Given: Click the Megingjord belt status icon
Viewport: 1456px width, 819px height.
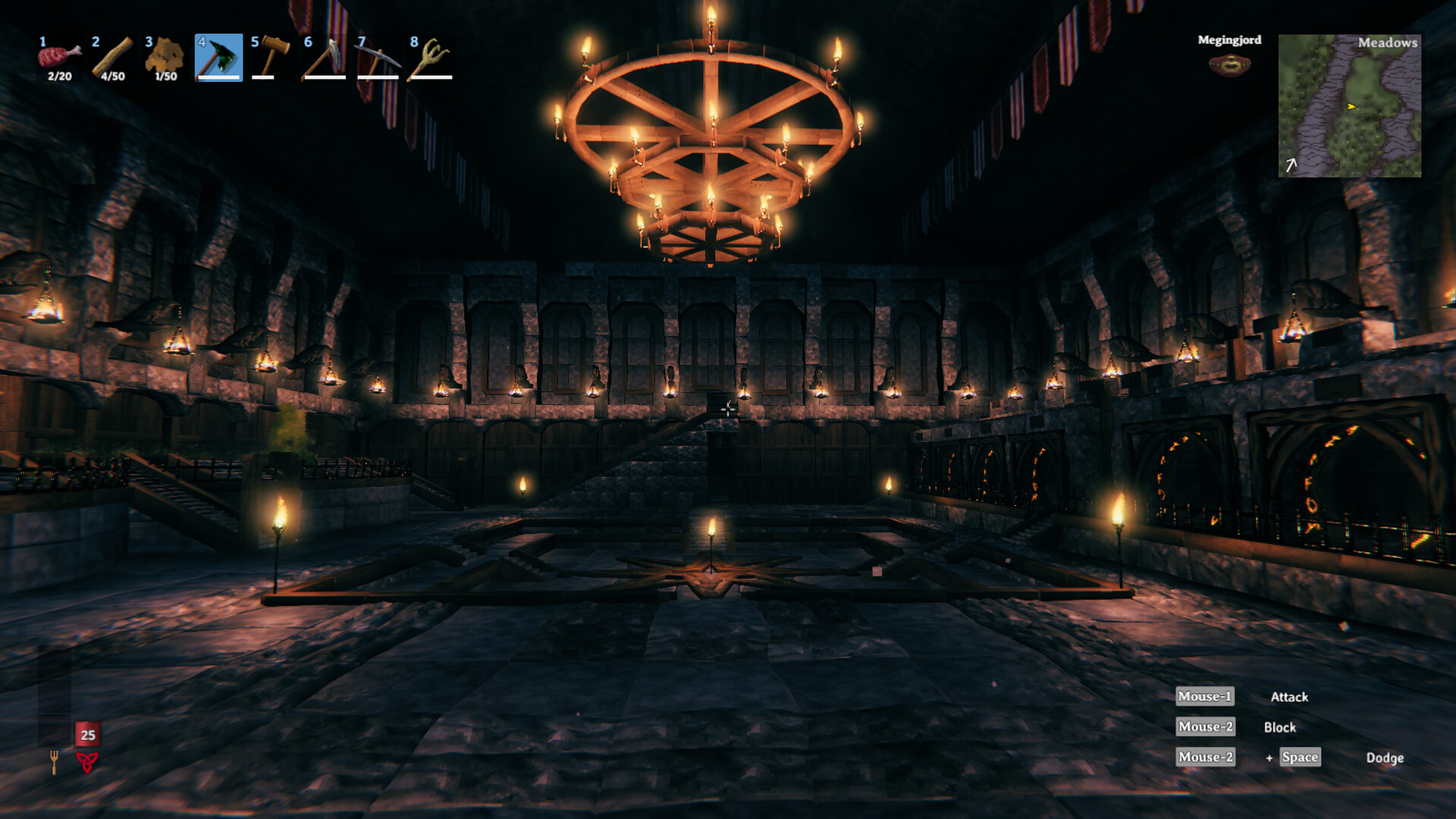Looking at the screenshot, I should (x=1229, y=65).
